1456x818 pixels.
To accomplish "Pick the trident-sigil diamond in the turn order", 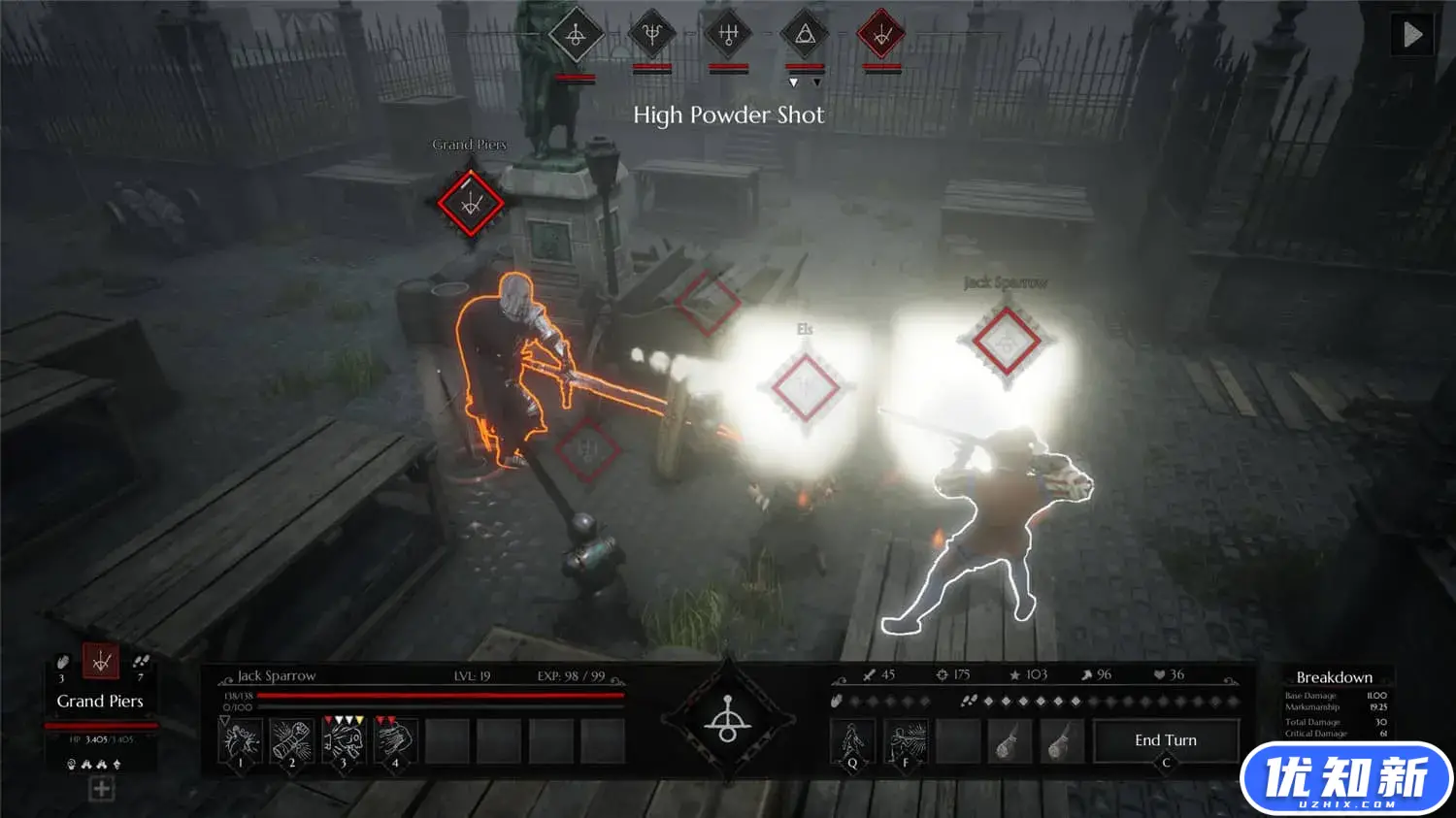I will (x=651, y=36).
